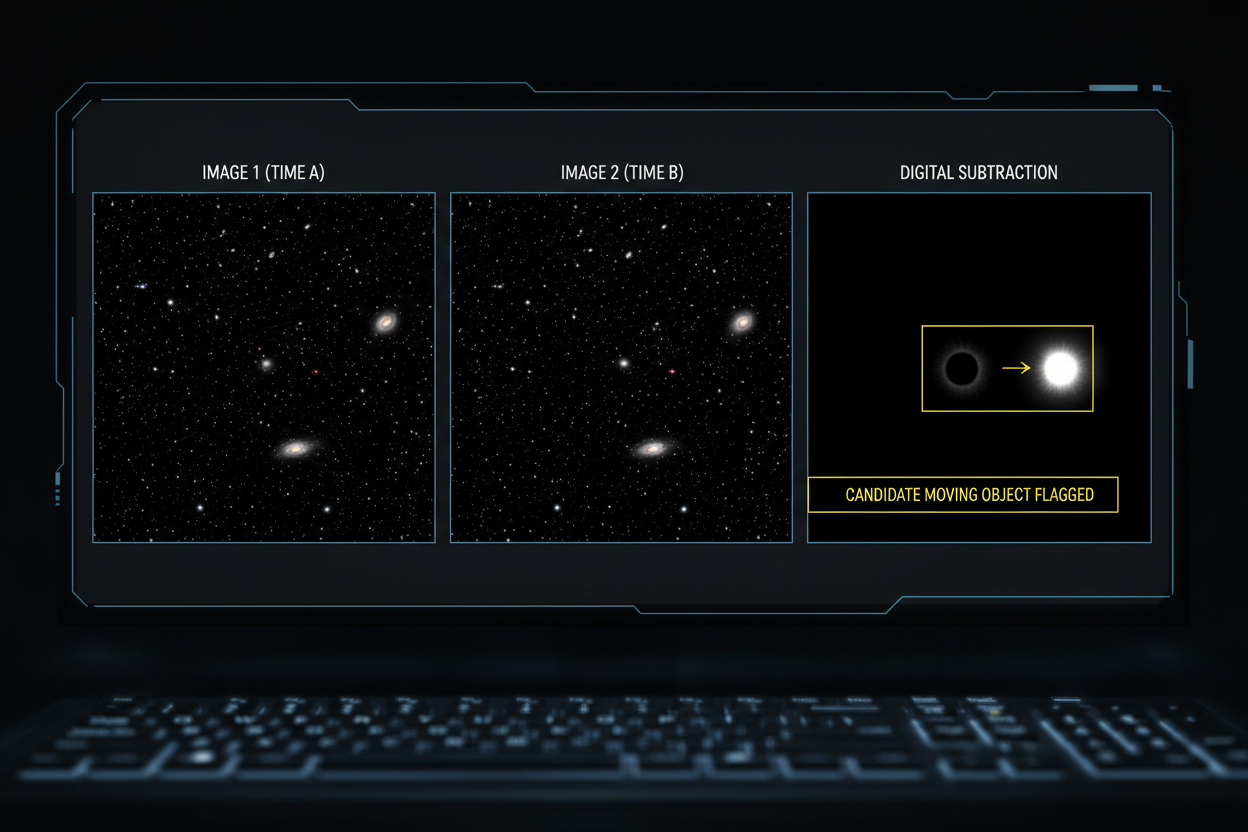Select the Image 1 (Time A) star field panel
The image size is (1248, 832).
(x=264, y=367)
